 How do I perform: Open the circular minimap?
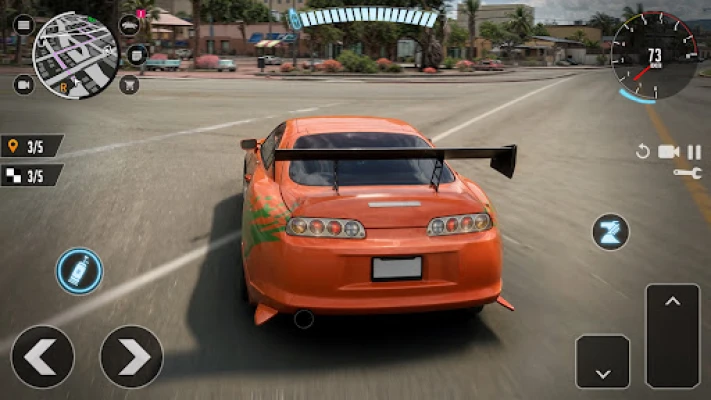pos(75,54)
